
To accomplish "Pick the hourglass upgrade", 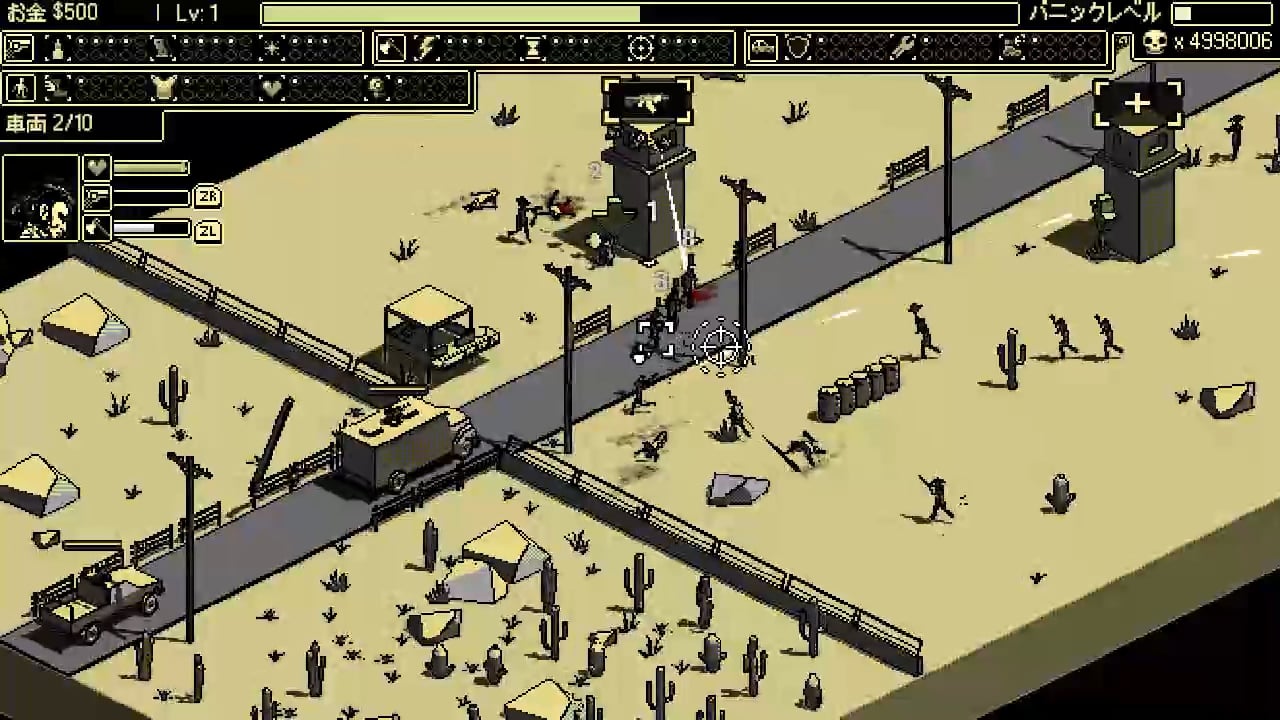I will [534, 48].
